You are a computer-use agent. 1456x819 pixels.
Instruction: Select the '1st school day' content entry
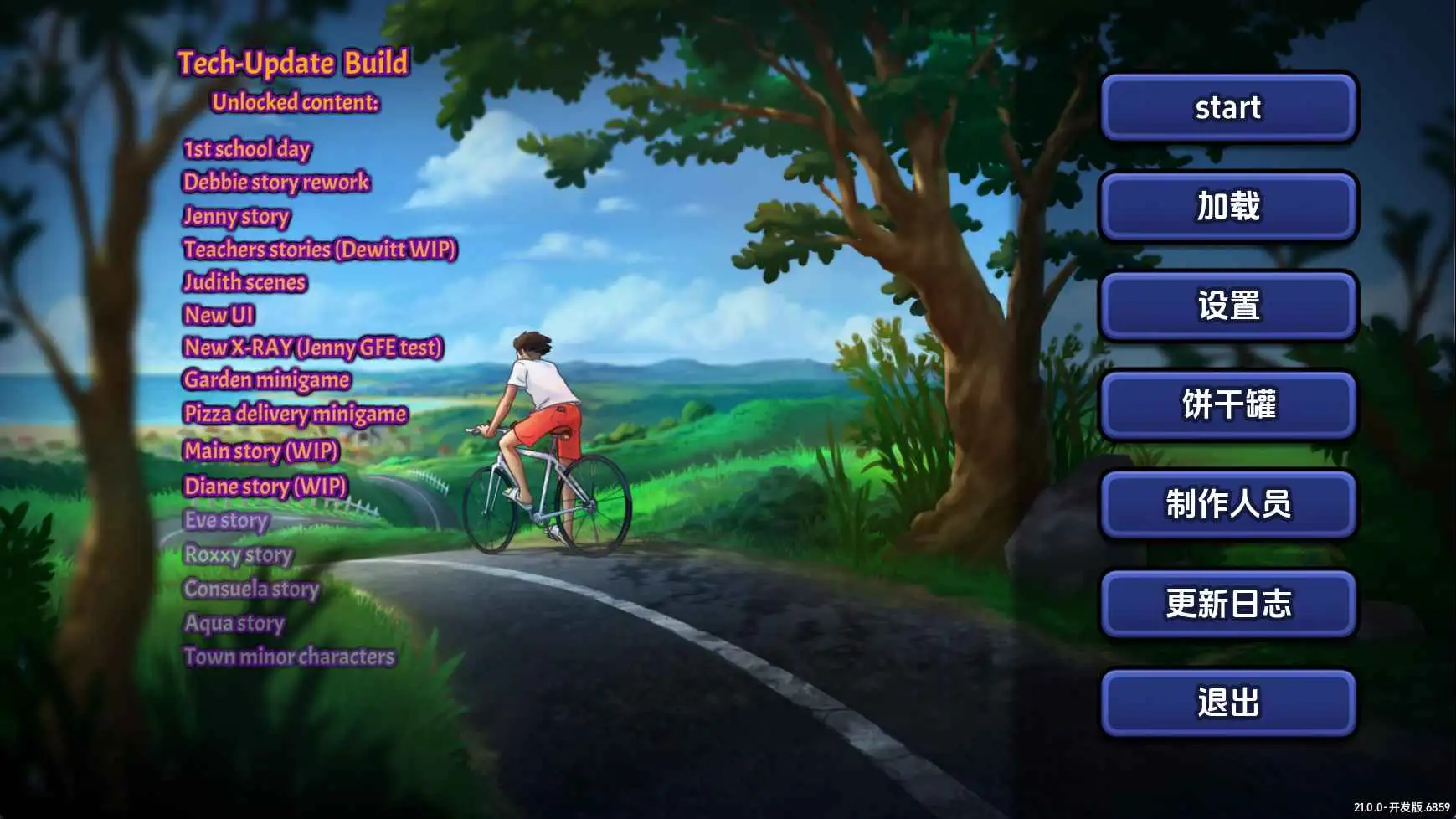(246, 149)
